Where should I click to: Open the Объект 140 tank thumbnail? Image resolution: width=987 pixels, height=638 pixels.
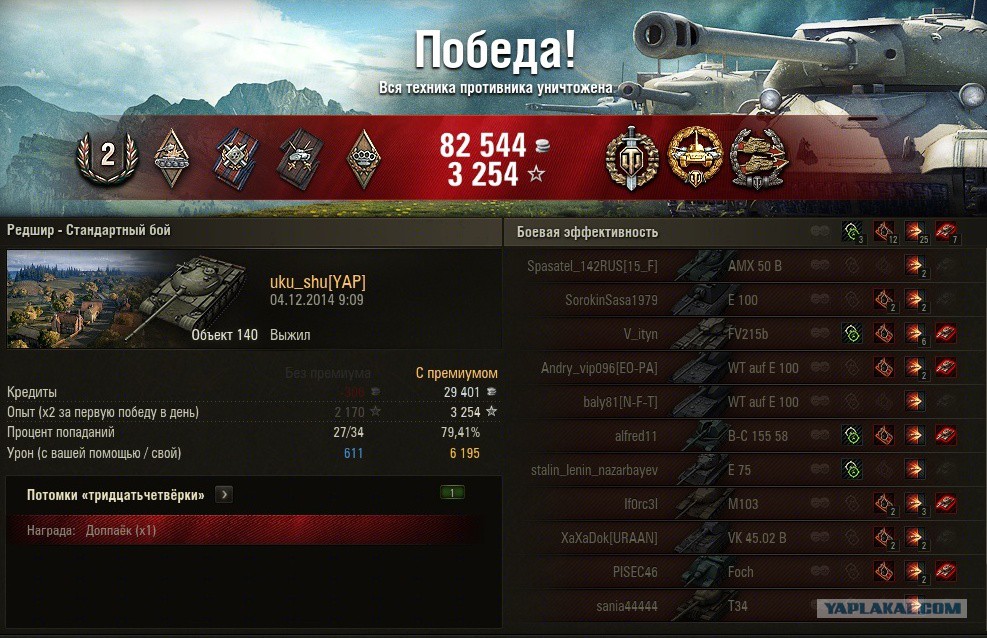click(x=131, y=300)
